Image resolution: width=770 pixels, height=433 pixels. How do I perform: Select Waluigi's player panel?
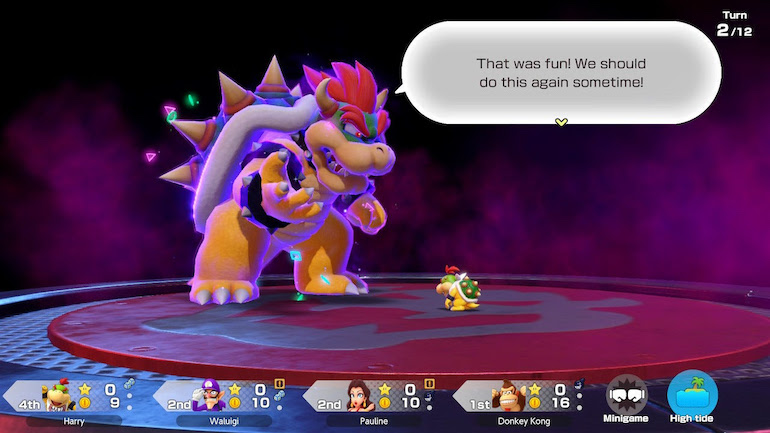tap(222, 400)
